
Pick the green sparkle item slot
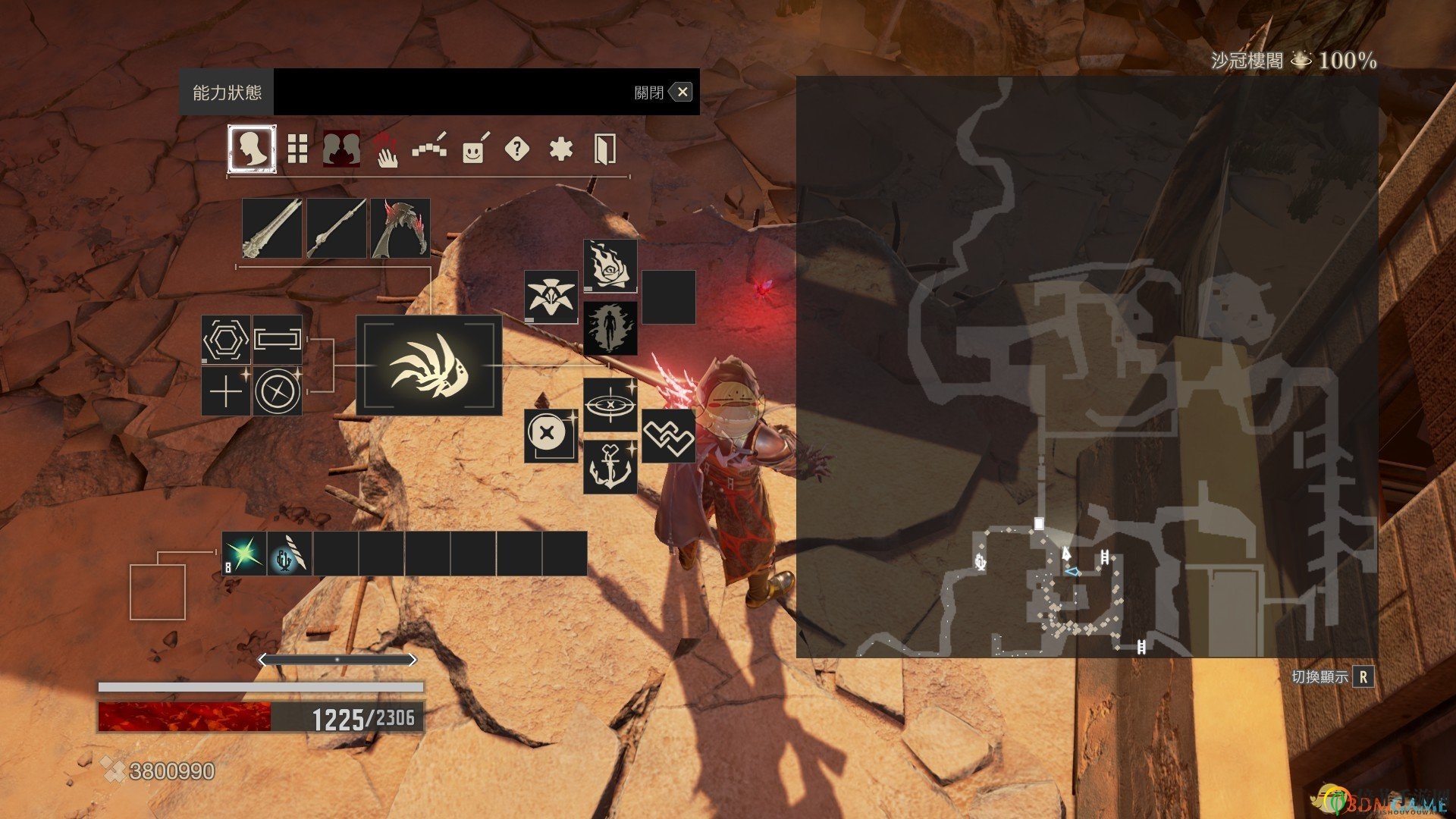[x=244, y=554]
